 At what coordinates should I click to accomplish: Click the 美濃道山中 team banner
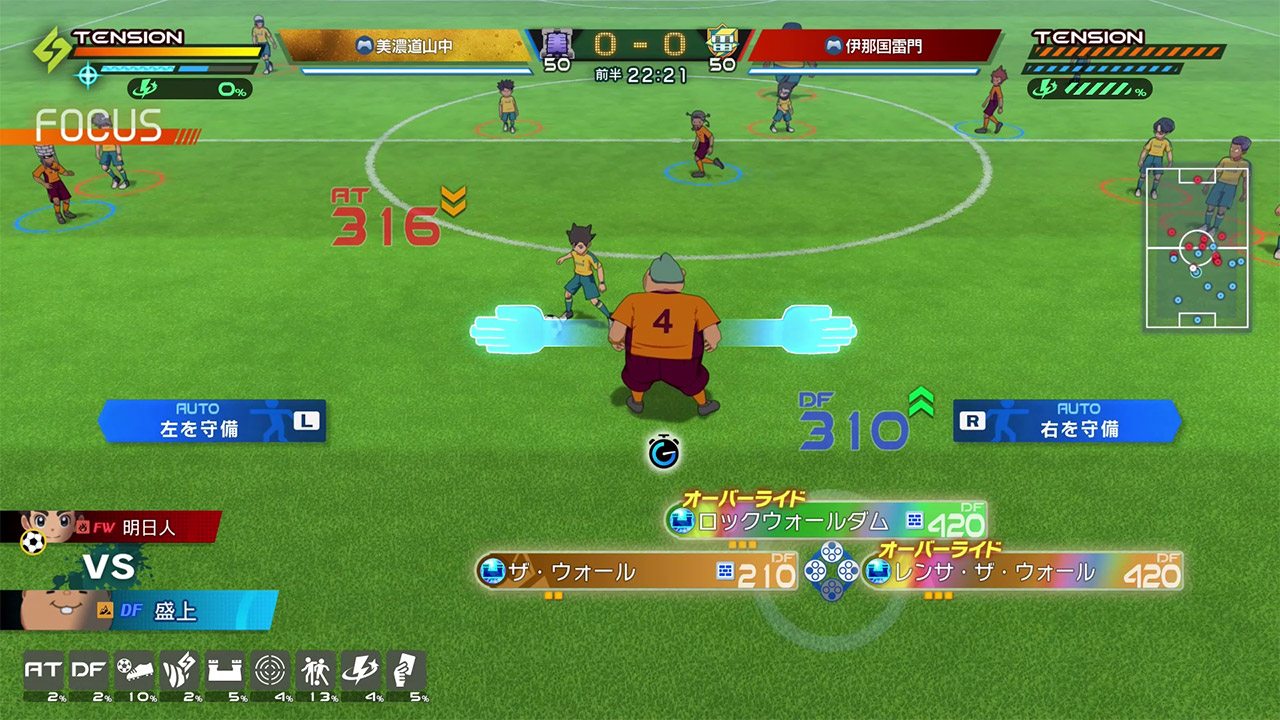(x=405, y=46)
